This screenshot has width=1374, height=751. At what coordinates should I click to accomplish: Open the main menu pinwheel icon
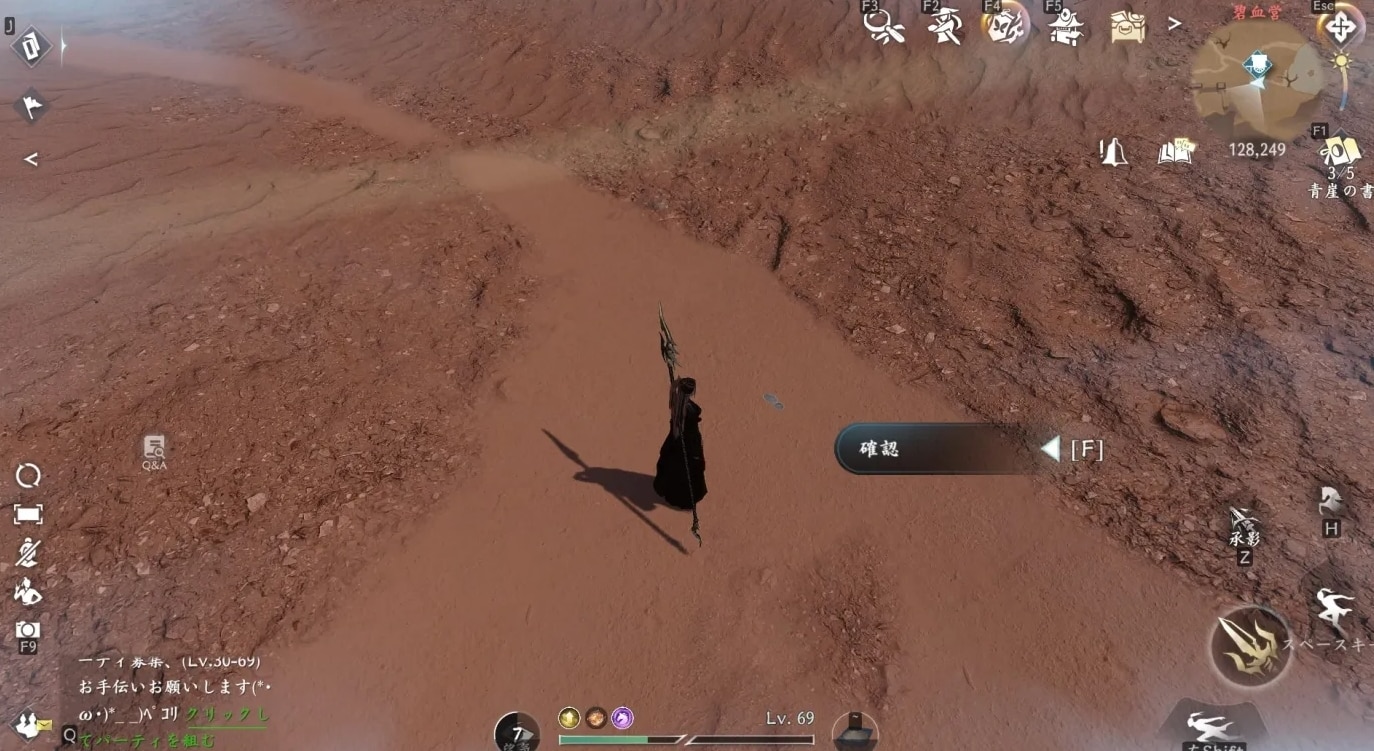pyautogui.click(x=1340, y=27)
